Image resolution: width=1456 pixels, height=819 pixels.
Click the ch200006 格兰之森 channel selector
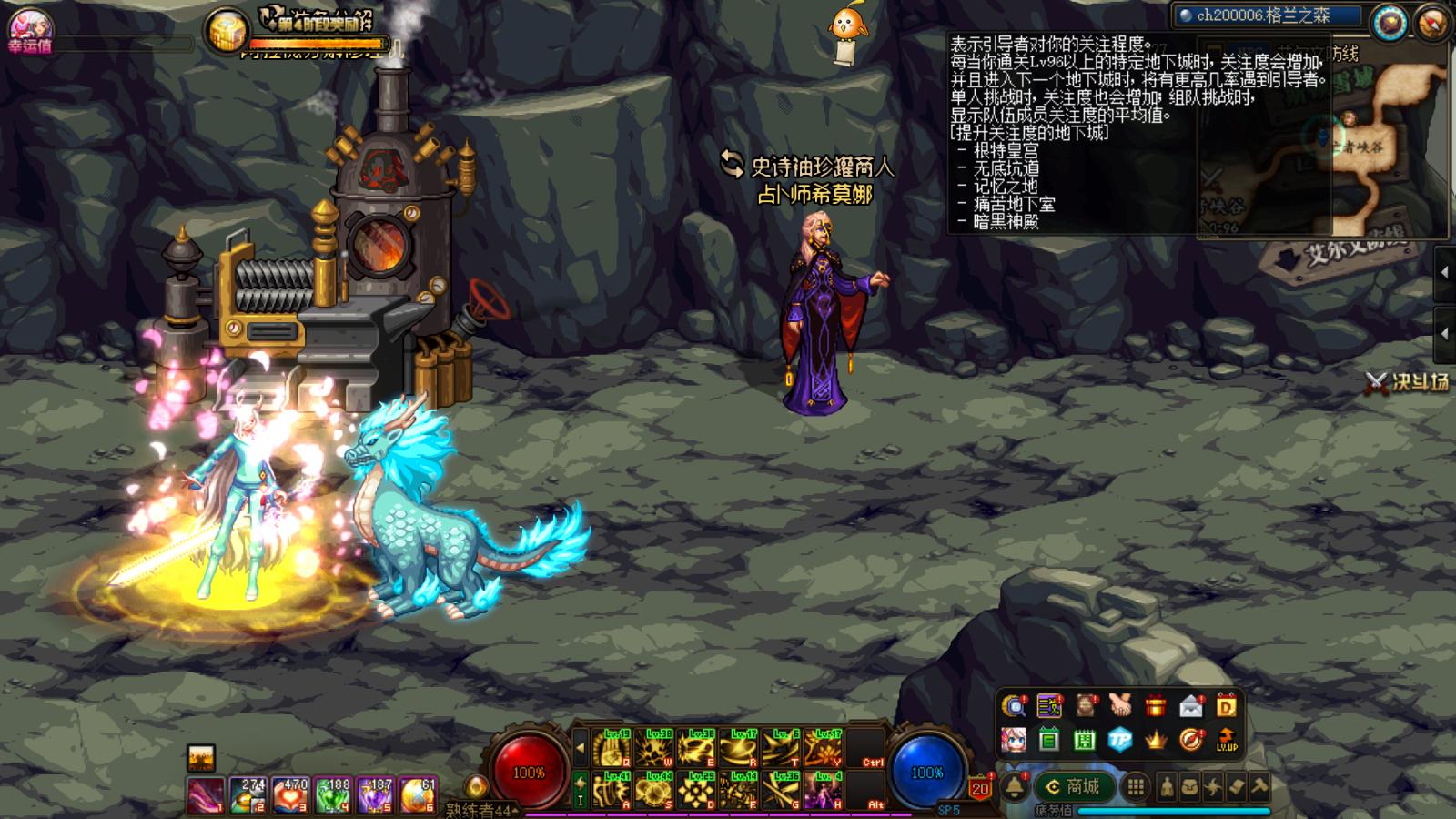pyautogui.click(x=1269, y=15)
